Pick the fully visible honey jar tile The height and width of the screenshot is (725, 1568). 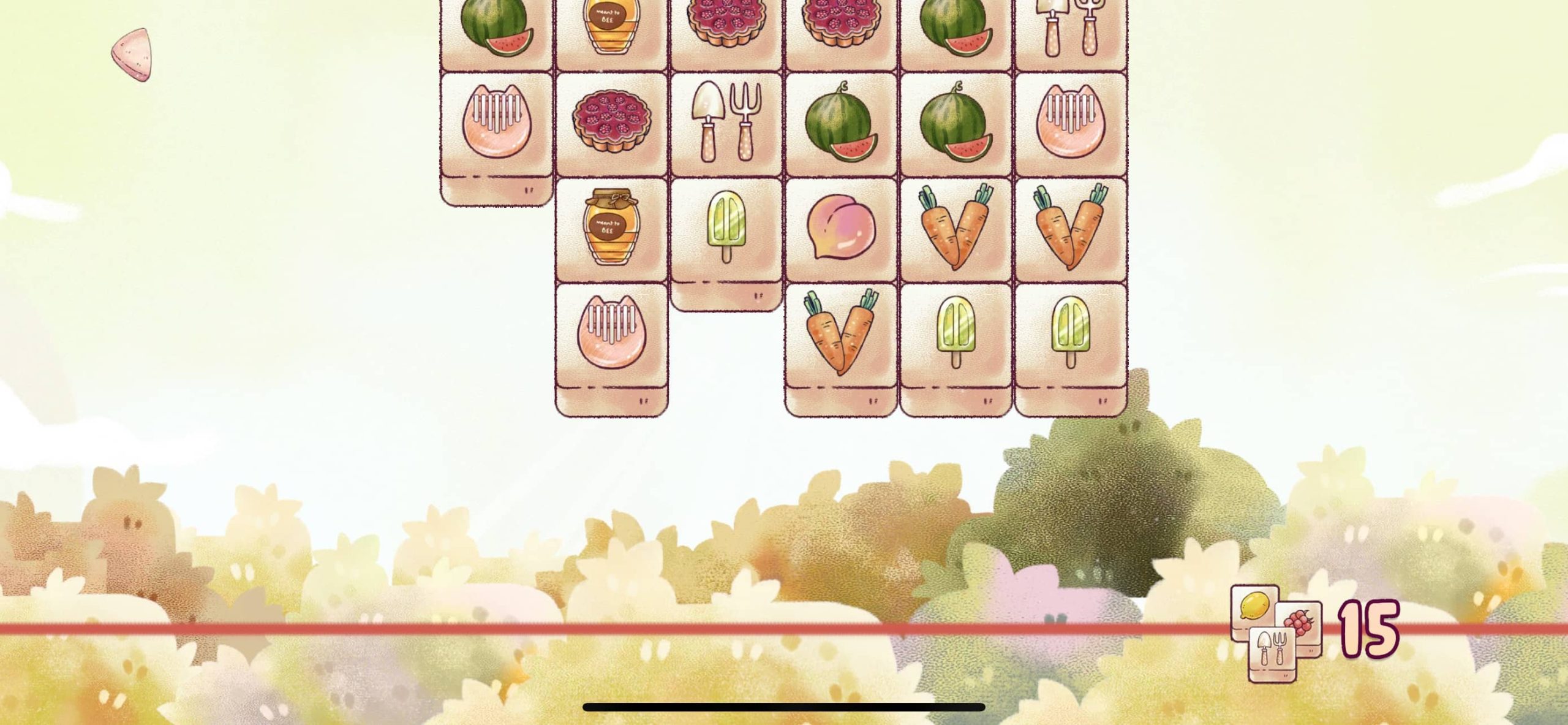[x=610, y=227]
